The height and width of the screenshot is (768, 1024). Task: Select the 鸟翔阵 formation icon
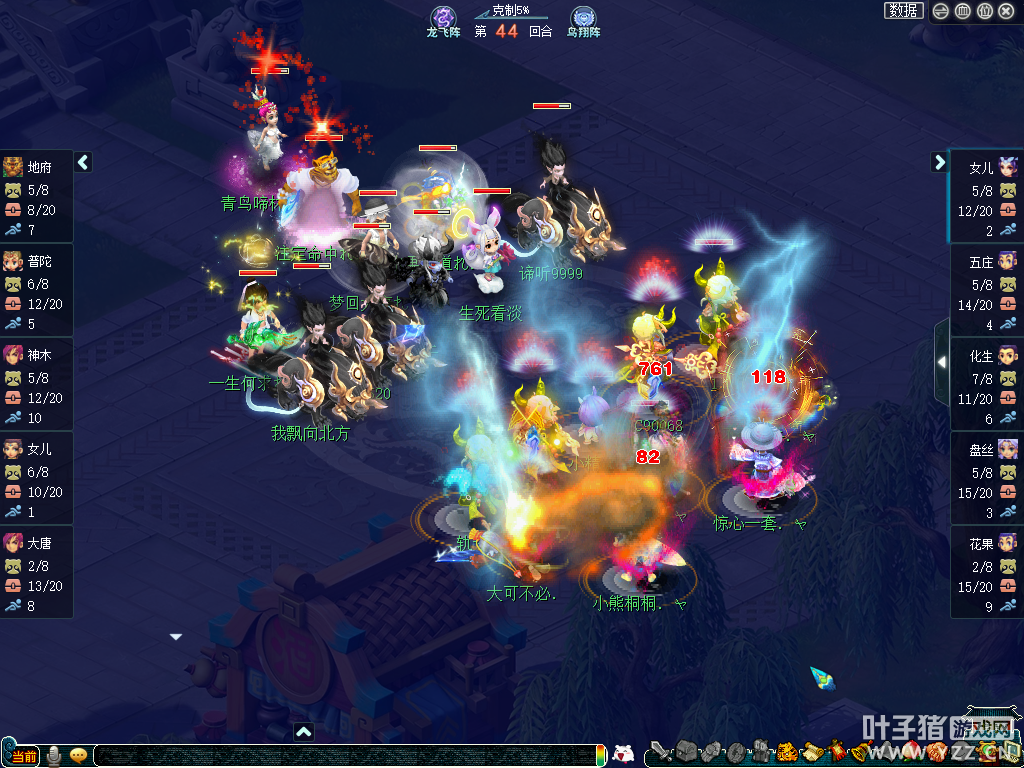pos(583,18)
